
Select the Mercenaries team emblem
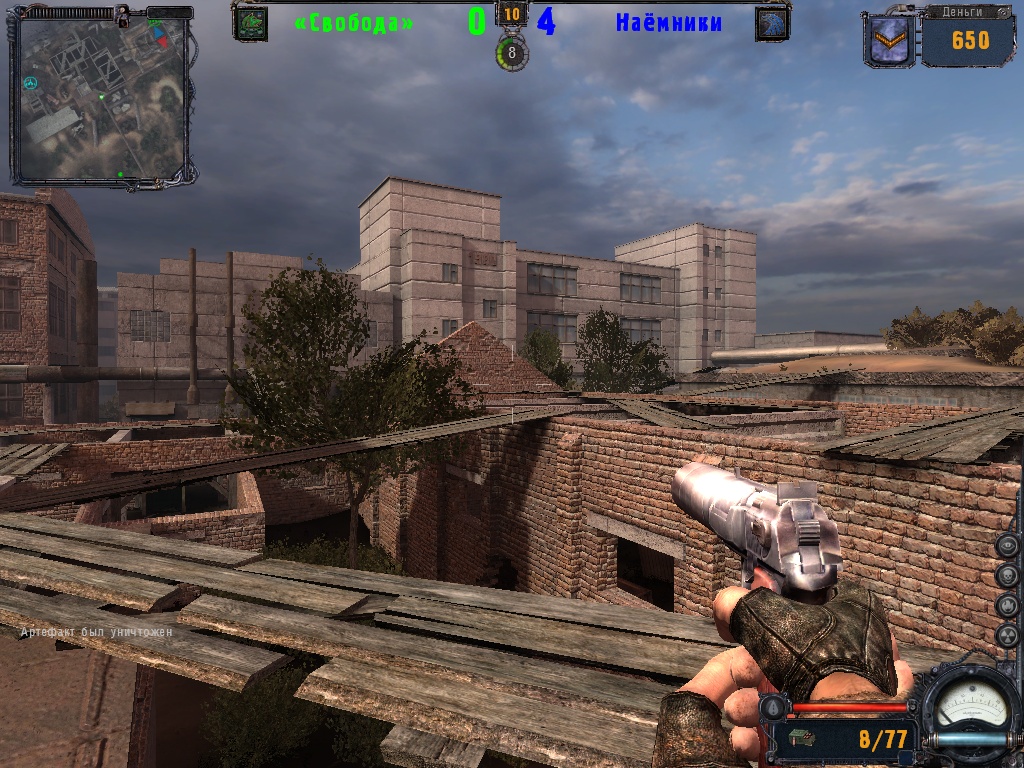click(772, 24)
